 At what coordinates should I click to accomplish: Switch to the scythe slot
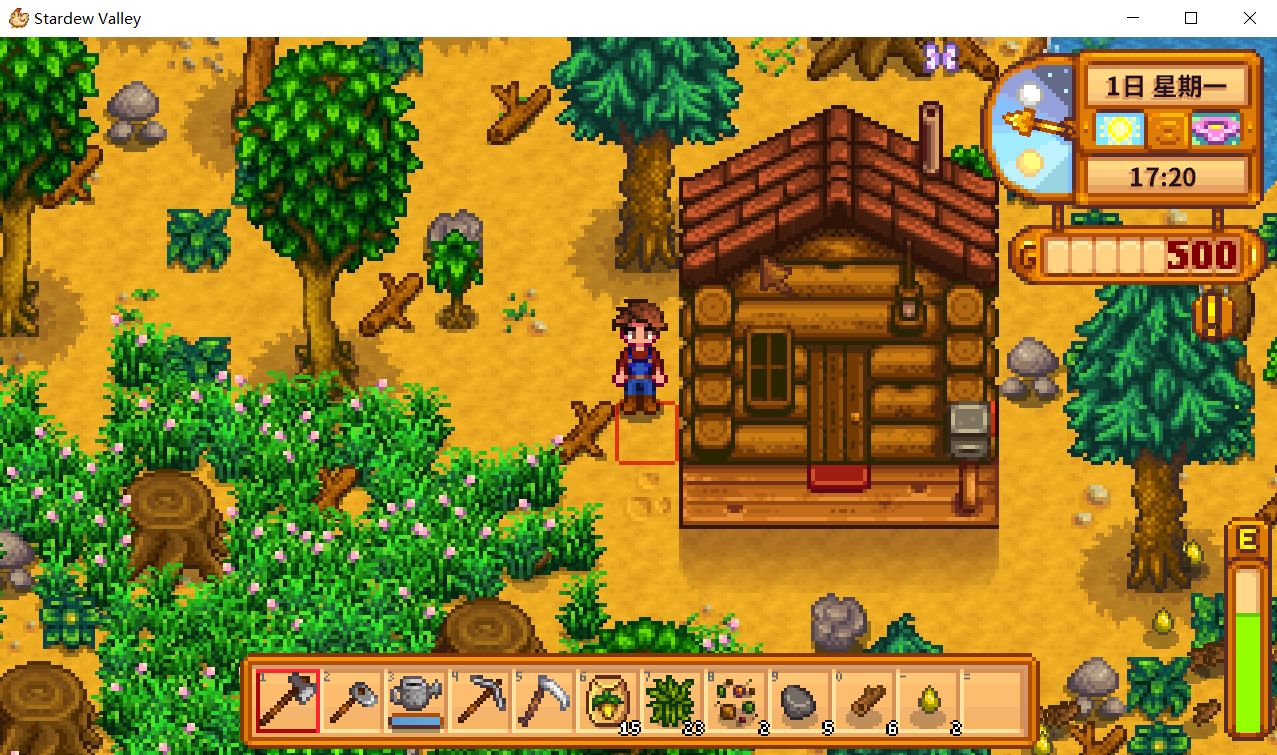[x=544, y=701]
